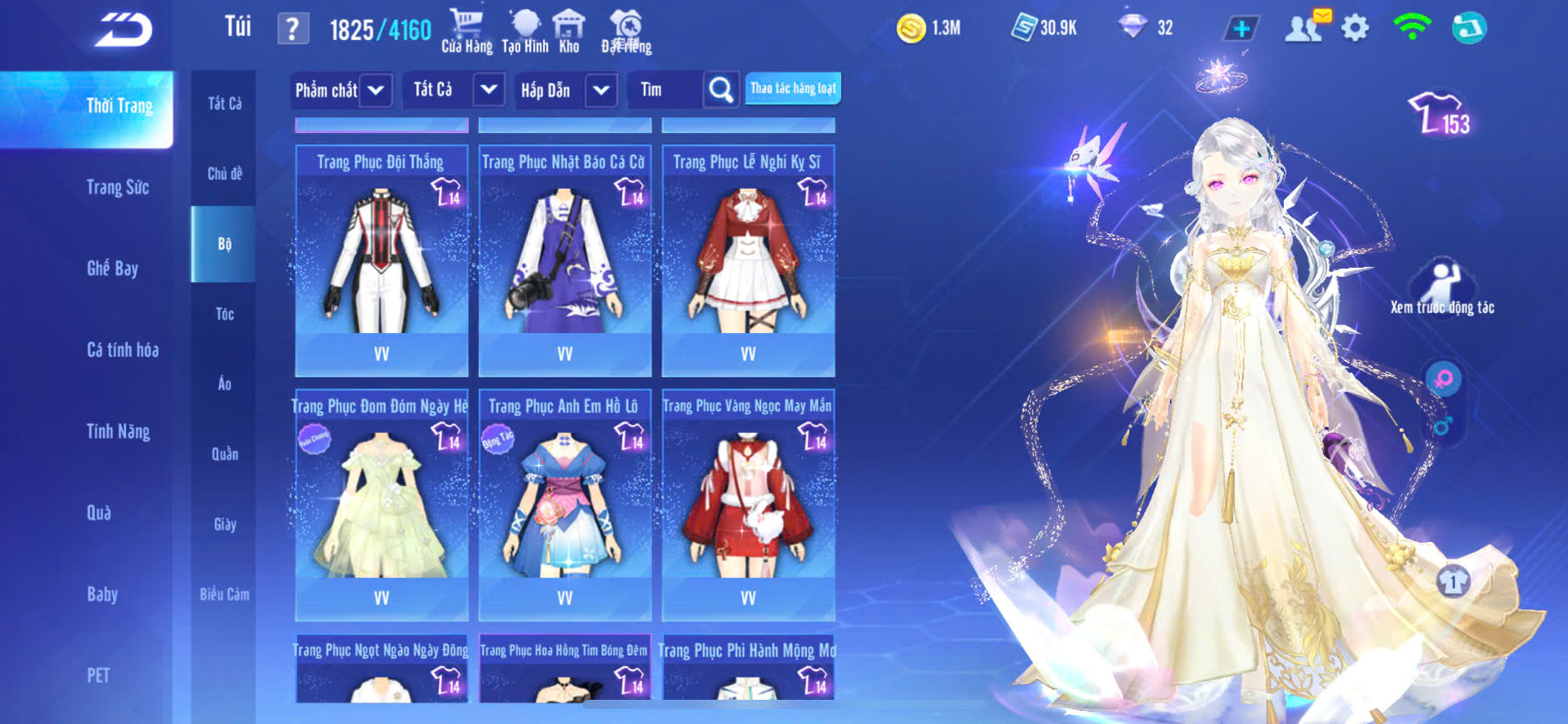Select the Tất Cả subcategory
This screenshot has width=1568, height=724.
tap(225, 103)
